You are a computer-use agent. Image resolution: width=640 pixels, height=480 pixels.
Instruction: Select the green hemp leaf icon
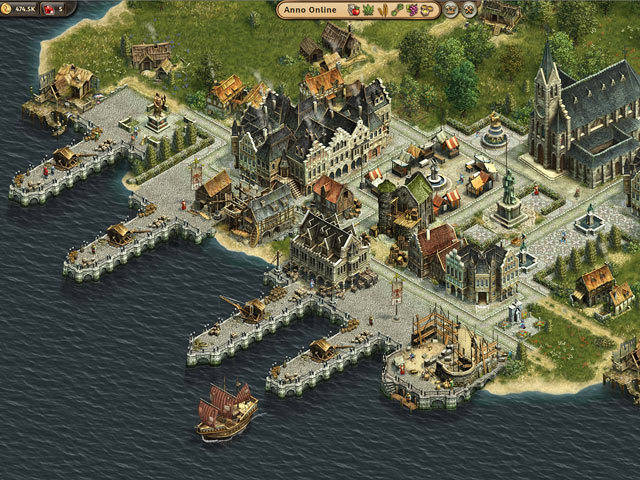click(368, 10)
